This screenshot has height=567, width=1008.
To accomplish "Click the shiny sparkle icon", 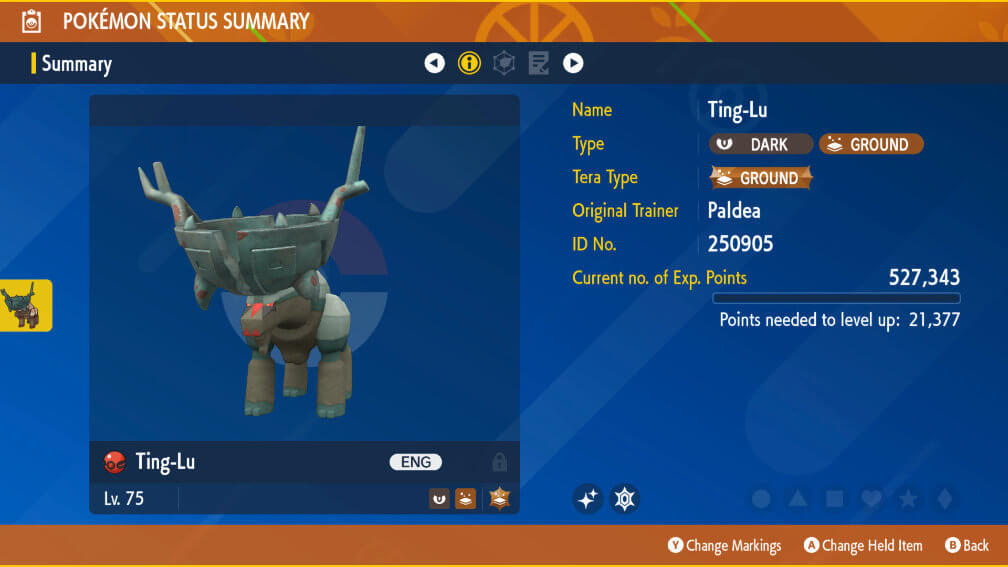I will [x=588, y=498].
